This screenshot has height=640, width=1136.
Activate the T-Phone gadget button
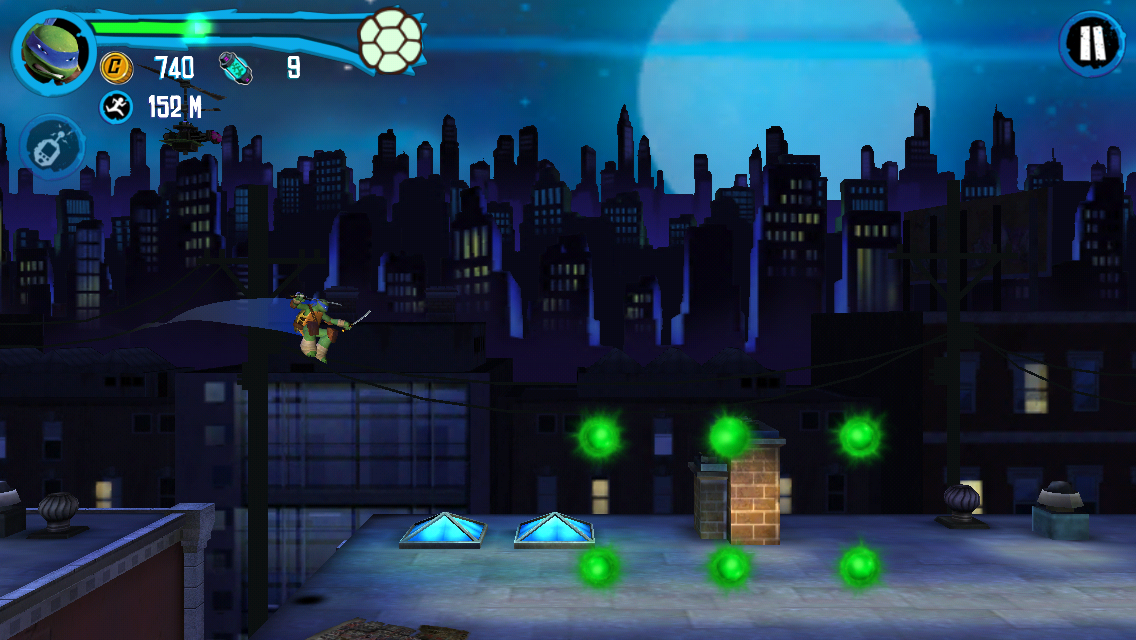click(x=51, y=148)
